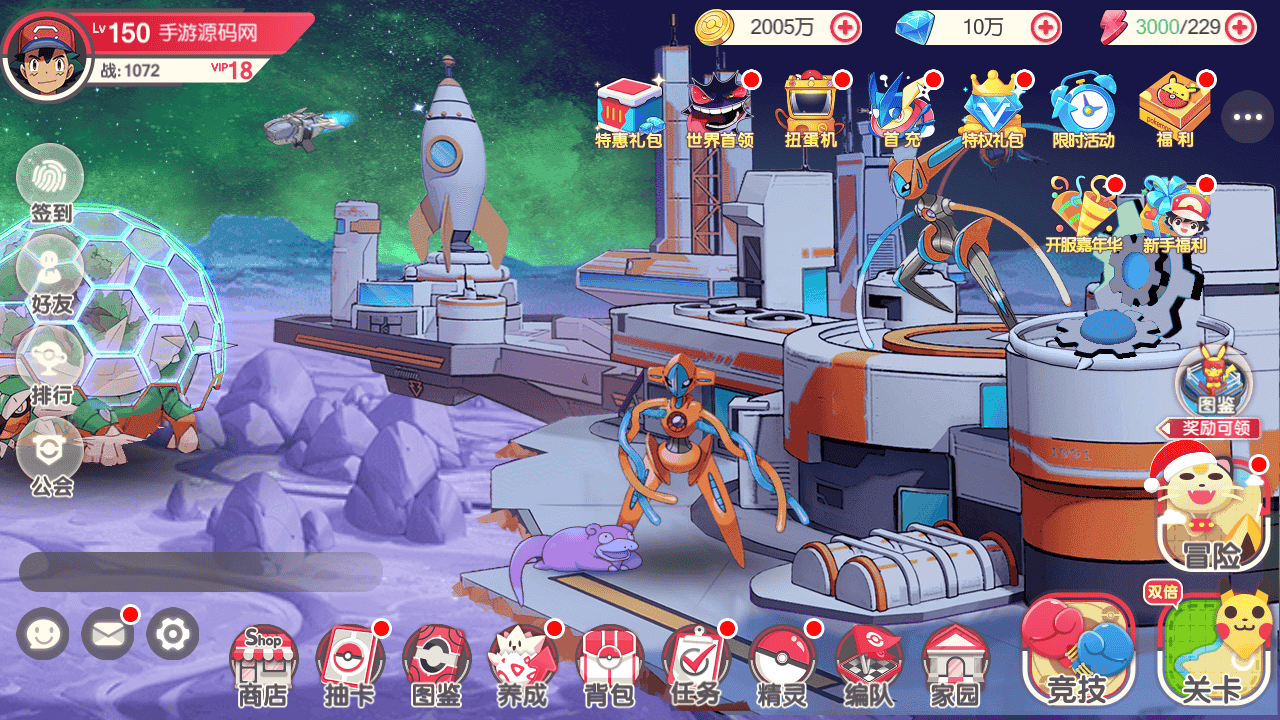The image size is (1280, 720).
Task: Visit the 家园 home icon
Action: tap(955, 665)
